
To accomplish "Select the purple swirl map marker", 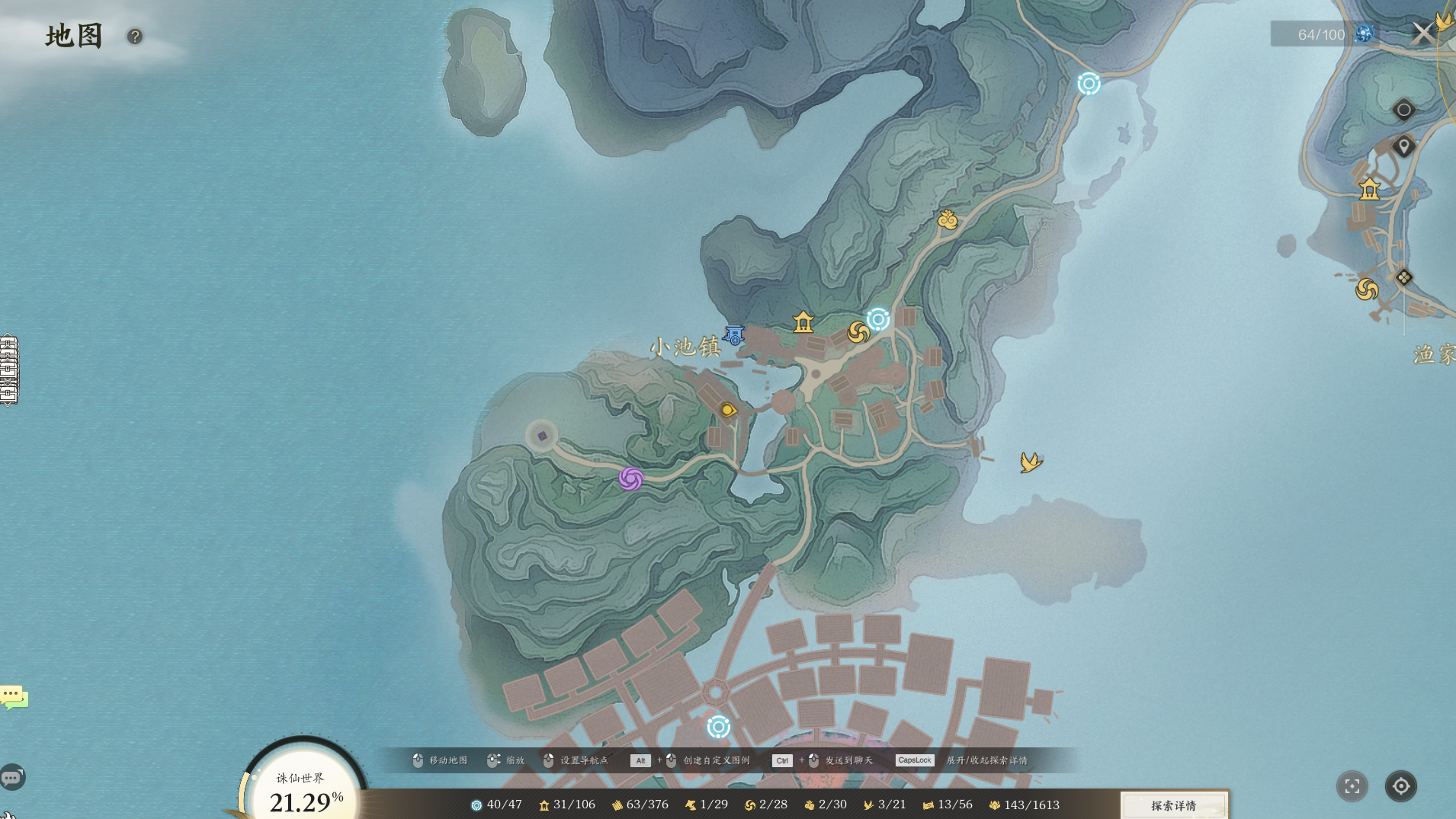I will click(x=631, y=478).
